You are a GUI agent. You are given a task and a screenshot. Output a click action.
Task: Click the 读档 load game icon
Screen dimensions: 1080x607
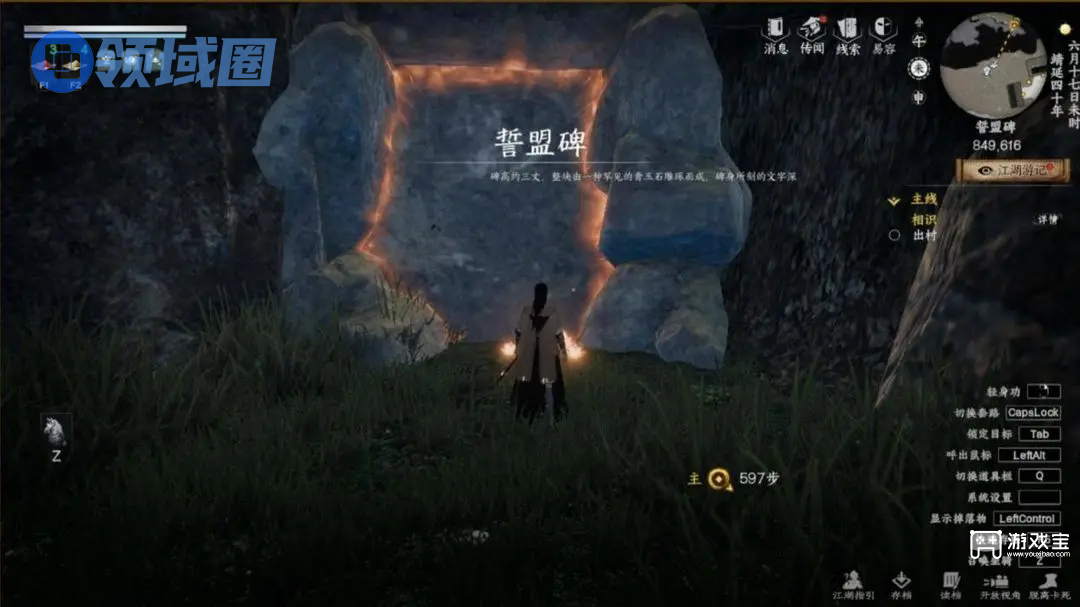(x=950, y=584)
